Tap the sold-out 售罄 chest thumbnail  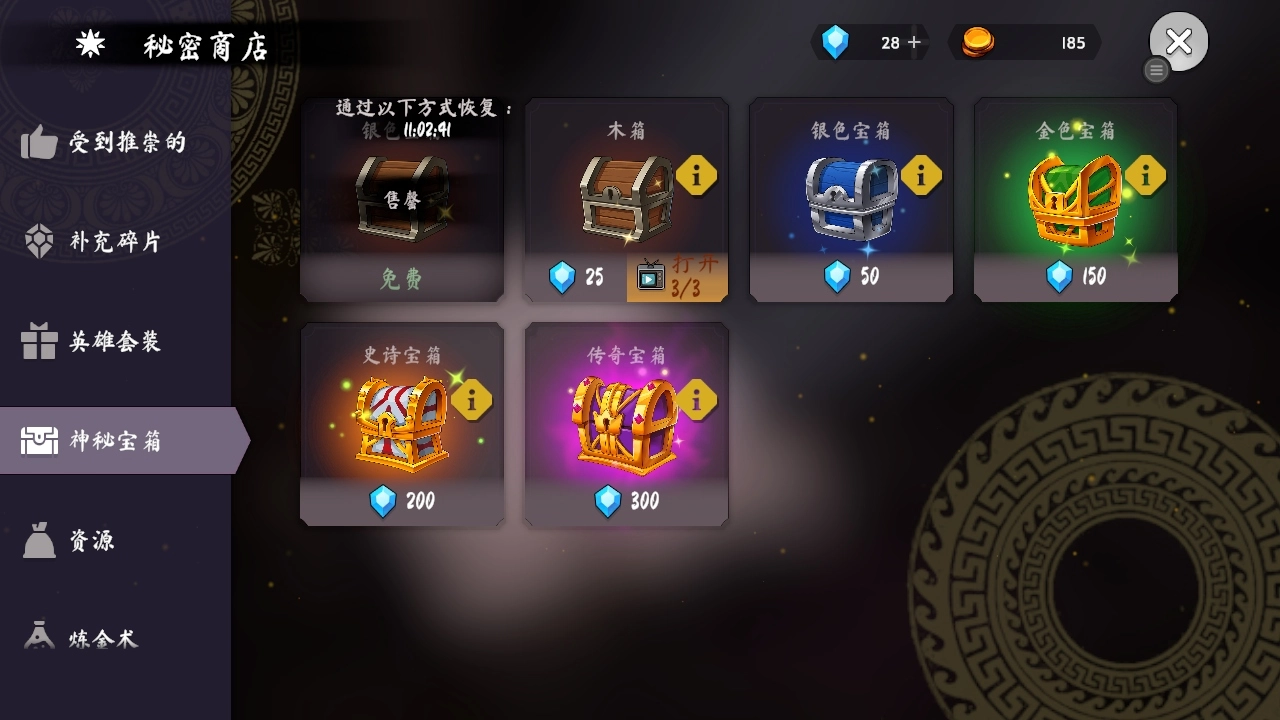(x=401, y=200)
